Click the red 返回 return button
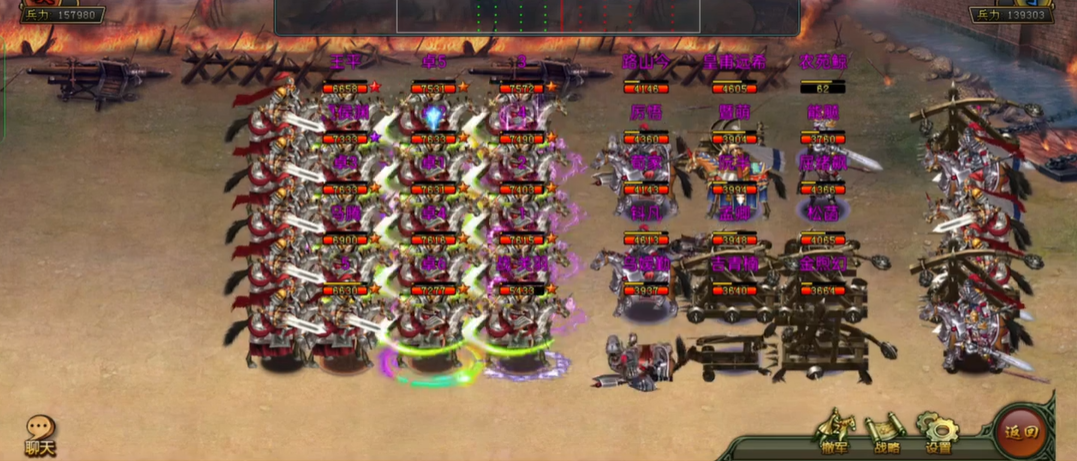Viewport: 1077px width, 461px height. (x=1020, y=432)
